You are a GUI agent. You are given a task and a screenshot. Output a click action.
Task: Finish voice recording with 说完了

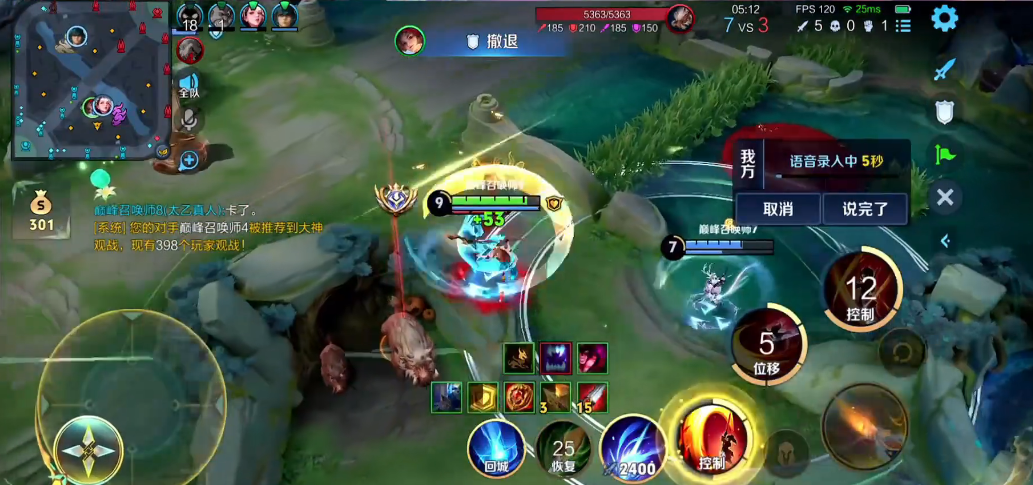pos(864,209)
